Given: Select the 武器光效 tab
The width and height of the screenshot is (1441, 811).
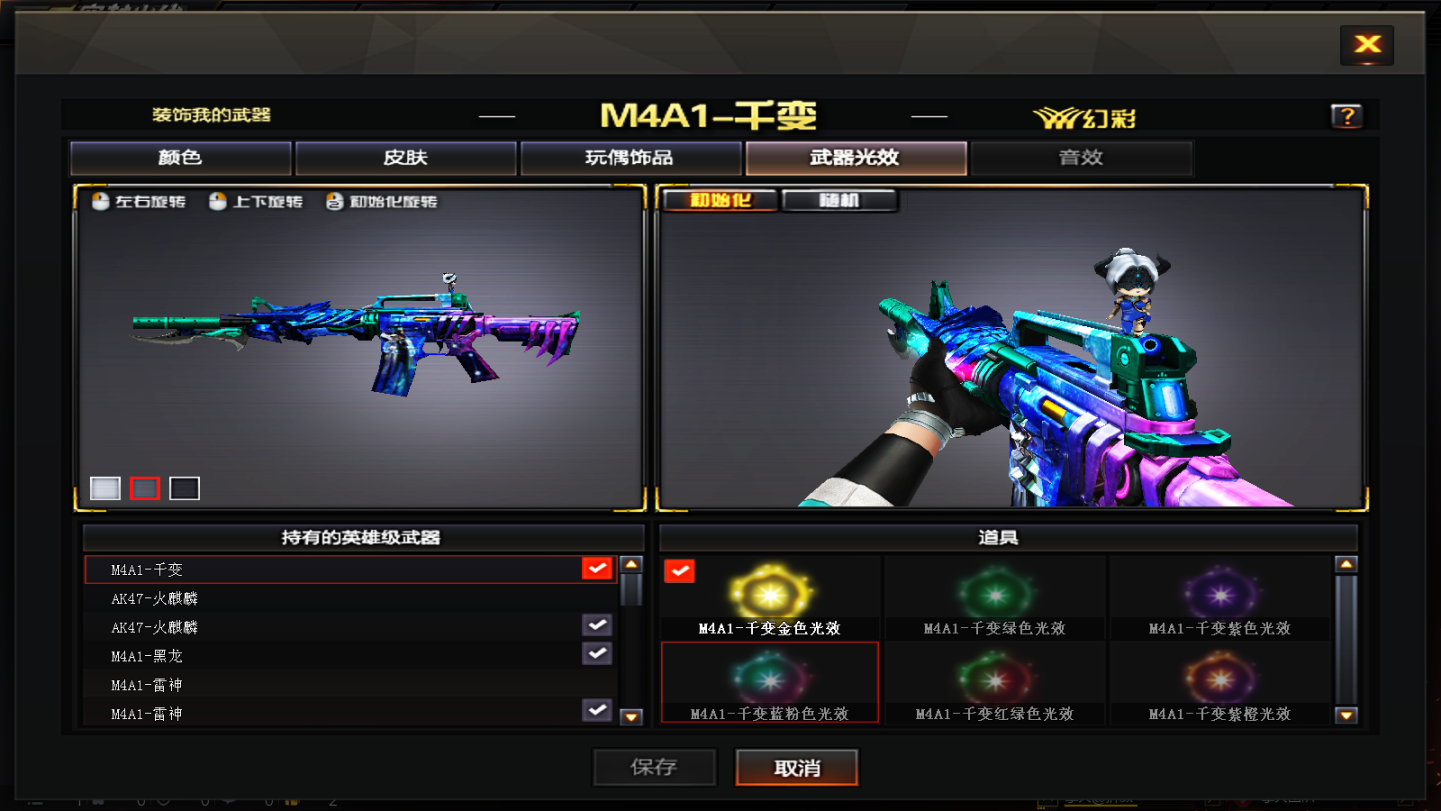Looking at the screenshot, I should coord(855,158).
